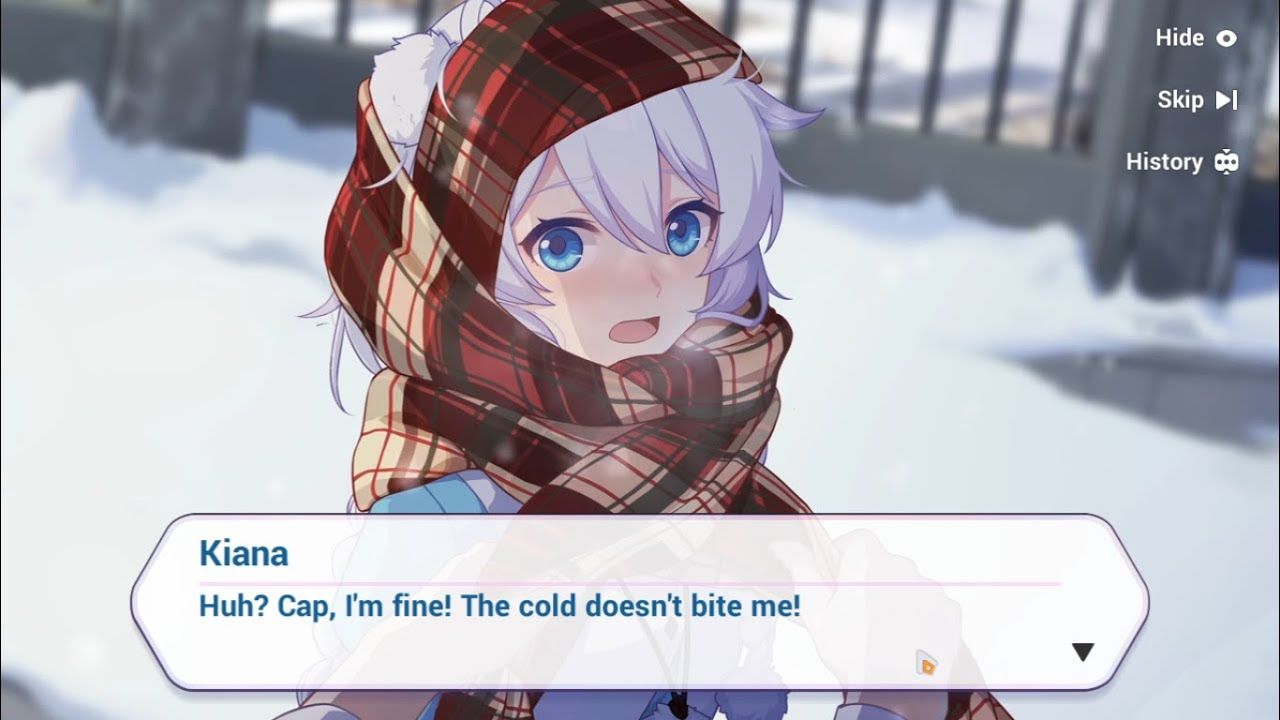Choose the Skip option
1280x720 pixels.
tap(1181, 99)
